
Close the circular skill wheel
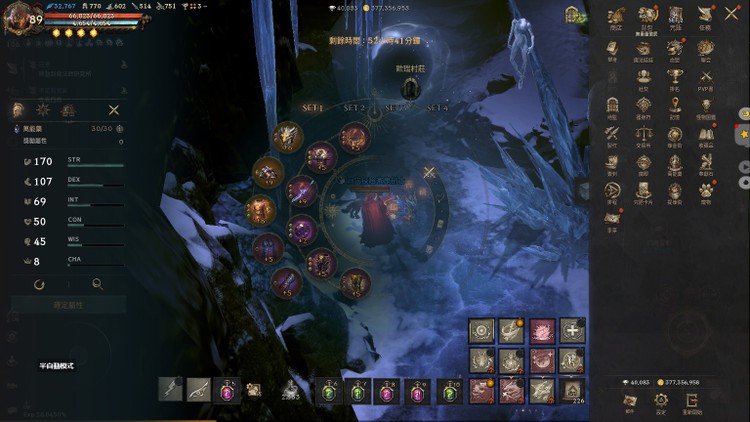[x=429, y=172]
